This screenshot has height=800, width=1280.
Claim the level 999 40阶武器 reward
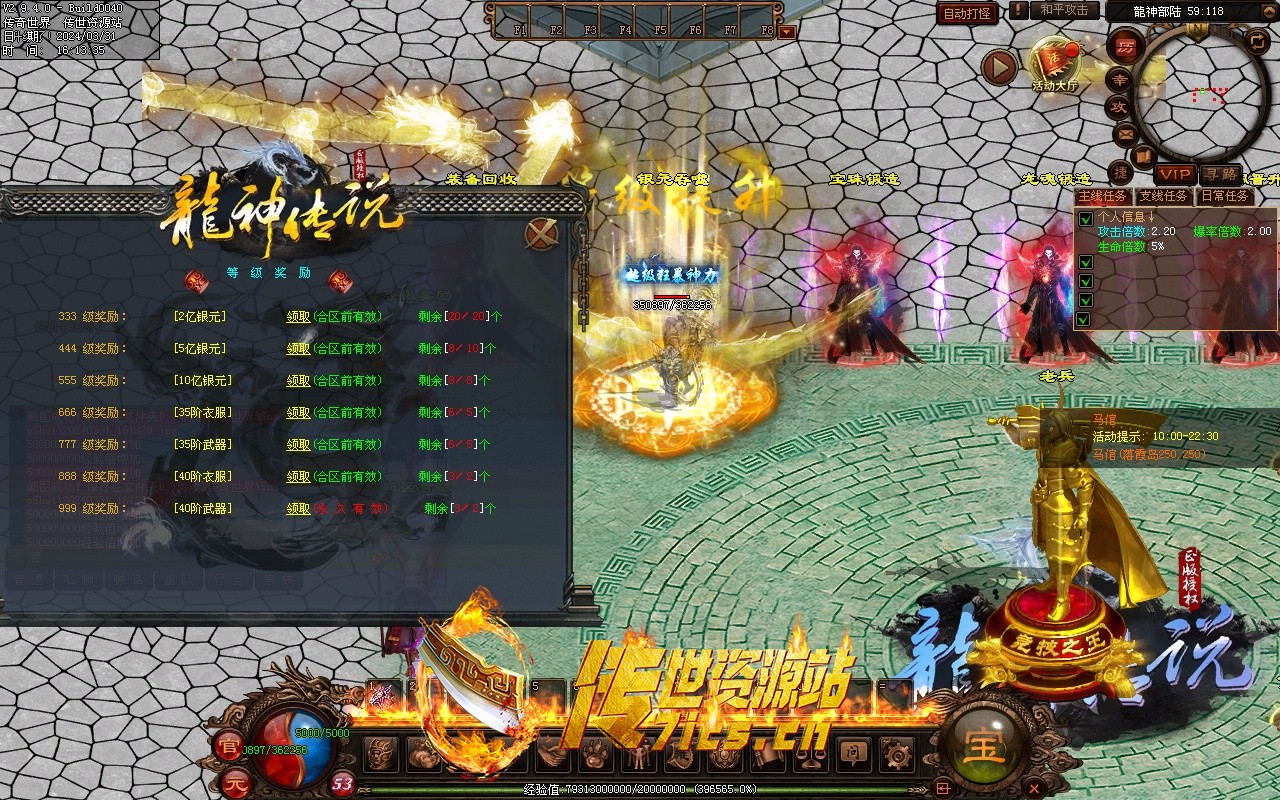pos(298,509)
